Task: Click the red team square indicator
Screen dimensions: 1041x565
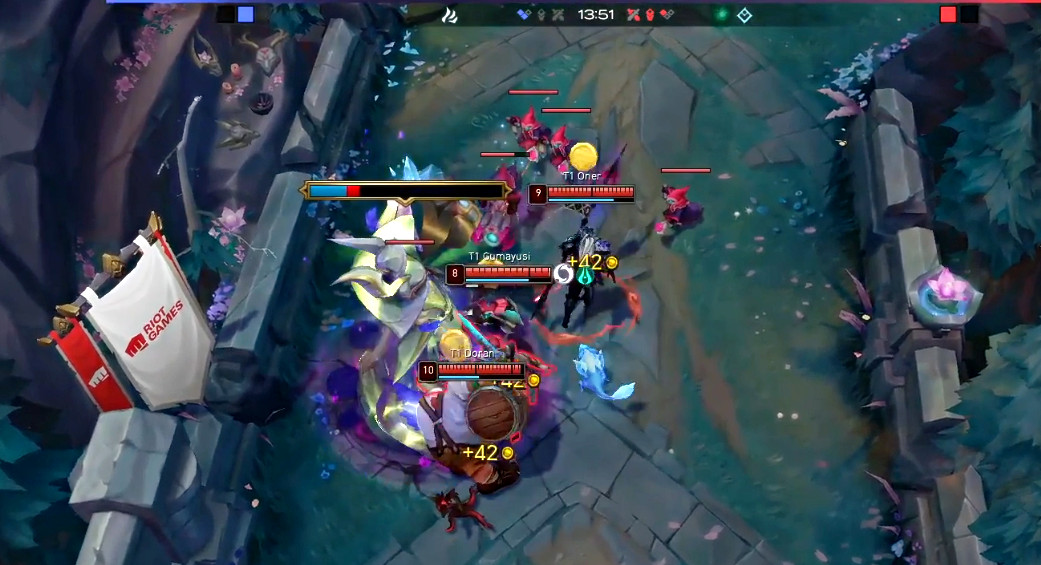Action: [x=948, y=15]
